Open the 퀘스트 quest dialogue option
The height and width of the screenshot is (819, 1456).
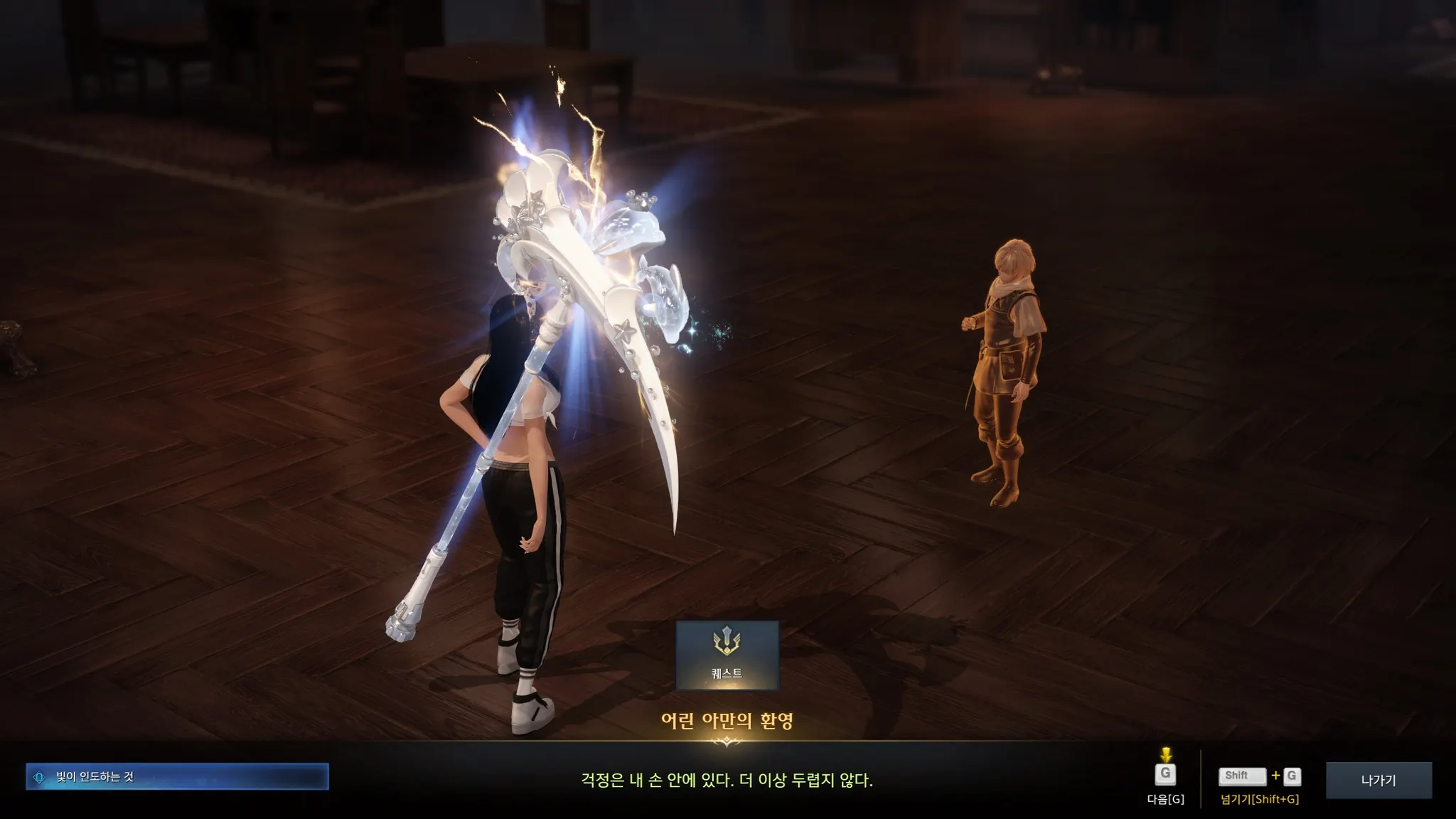(727, 655)
